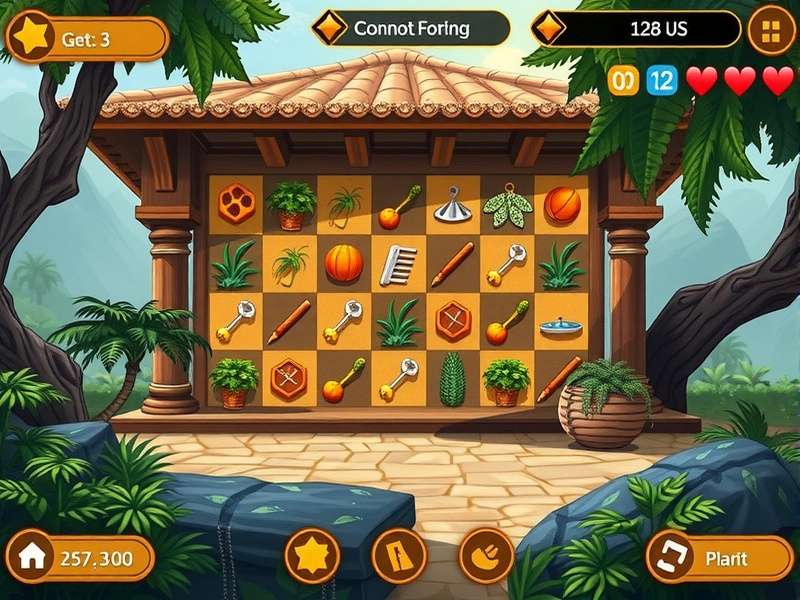Select the Connot Foring banner

pyautogui.click(x=410, y=28)
